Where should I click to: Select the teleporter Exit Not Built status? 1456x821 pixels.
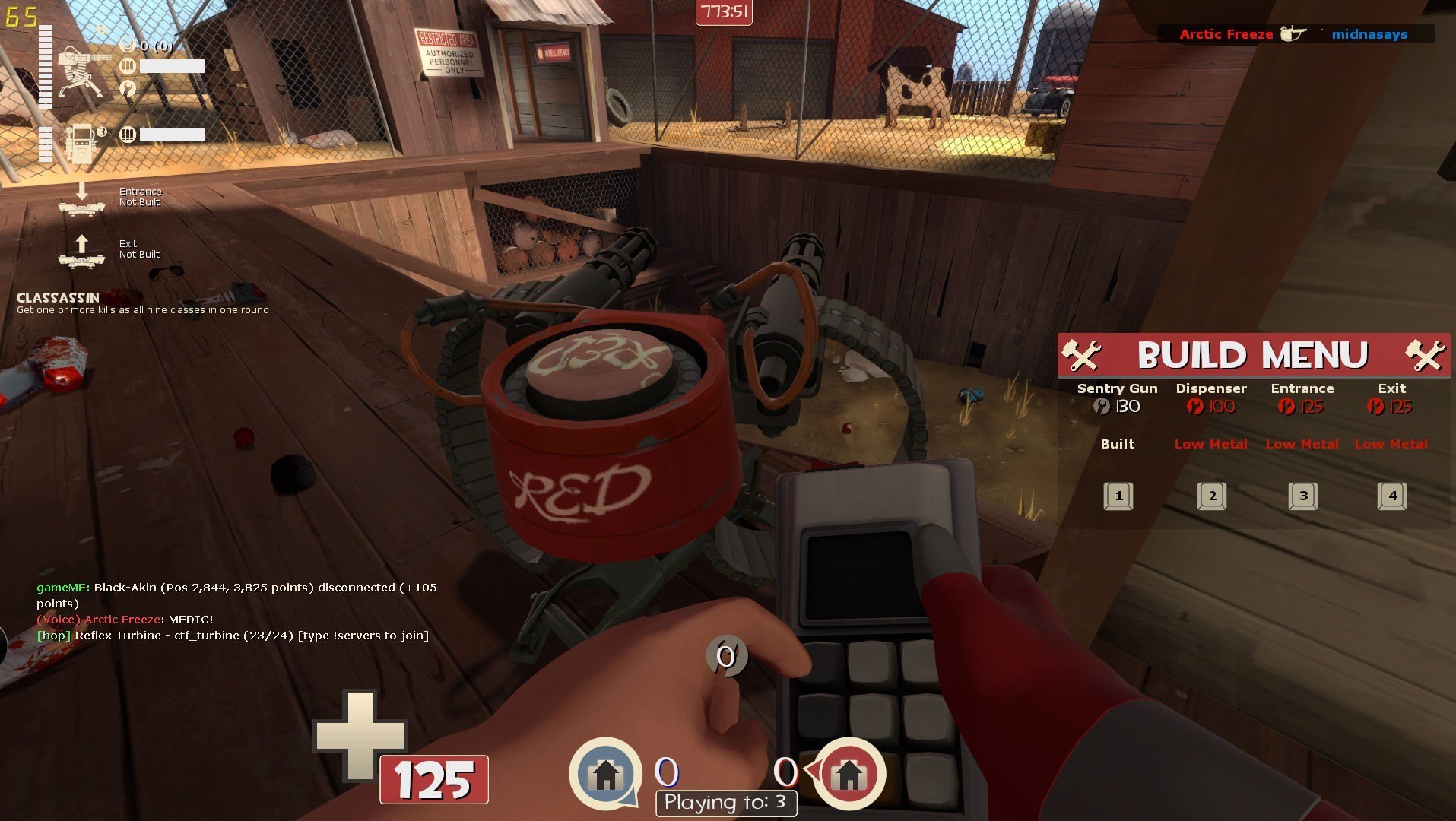point(110,250)
